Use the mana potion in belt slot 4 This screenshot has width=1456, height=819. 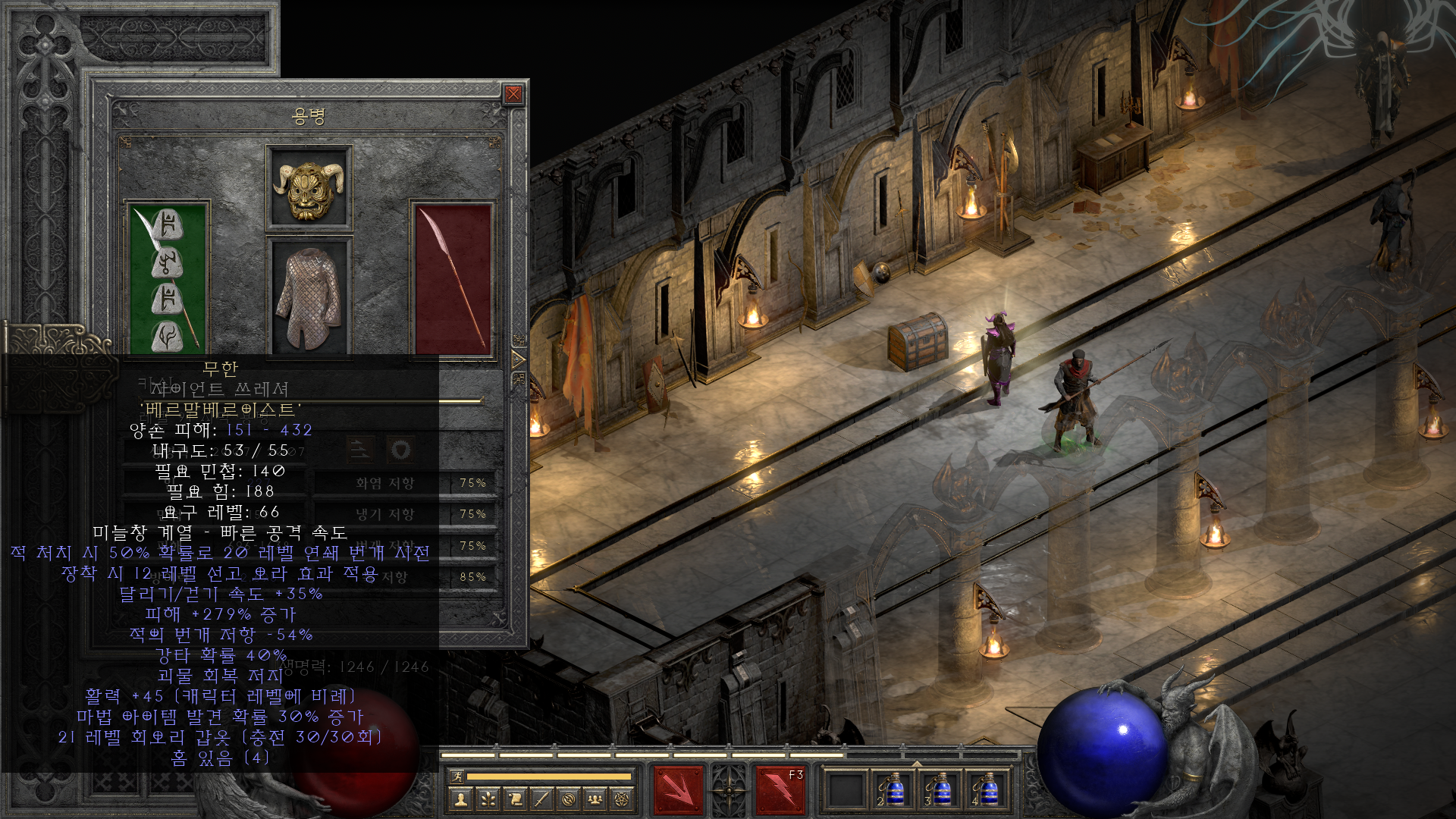986,791
